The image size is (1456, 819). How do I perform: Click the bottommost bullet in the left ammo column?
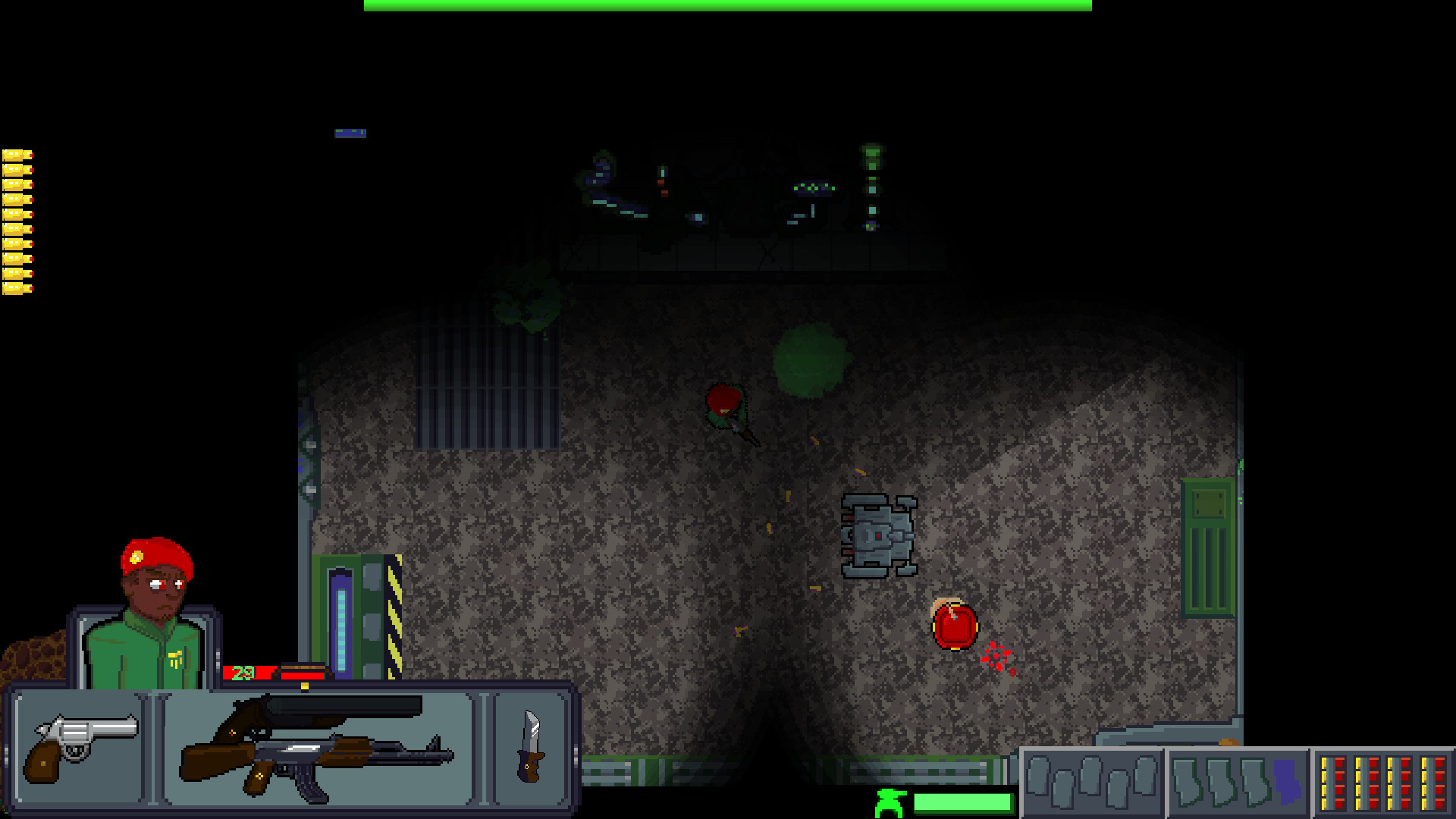pyautogui.click(x=17, y=288)
